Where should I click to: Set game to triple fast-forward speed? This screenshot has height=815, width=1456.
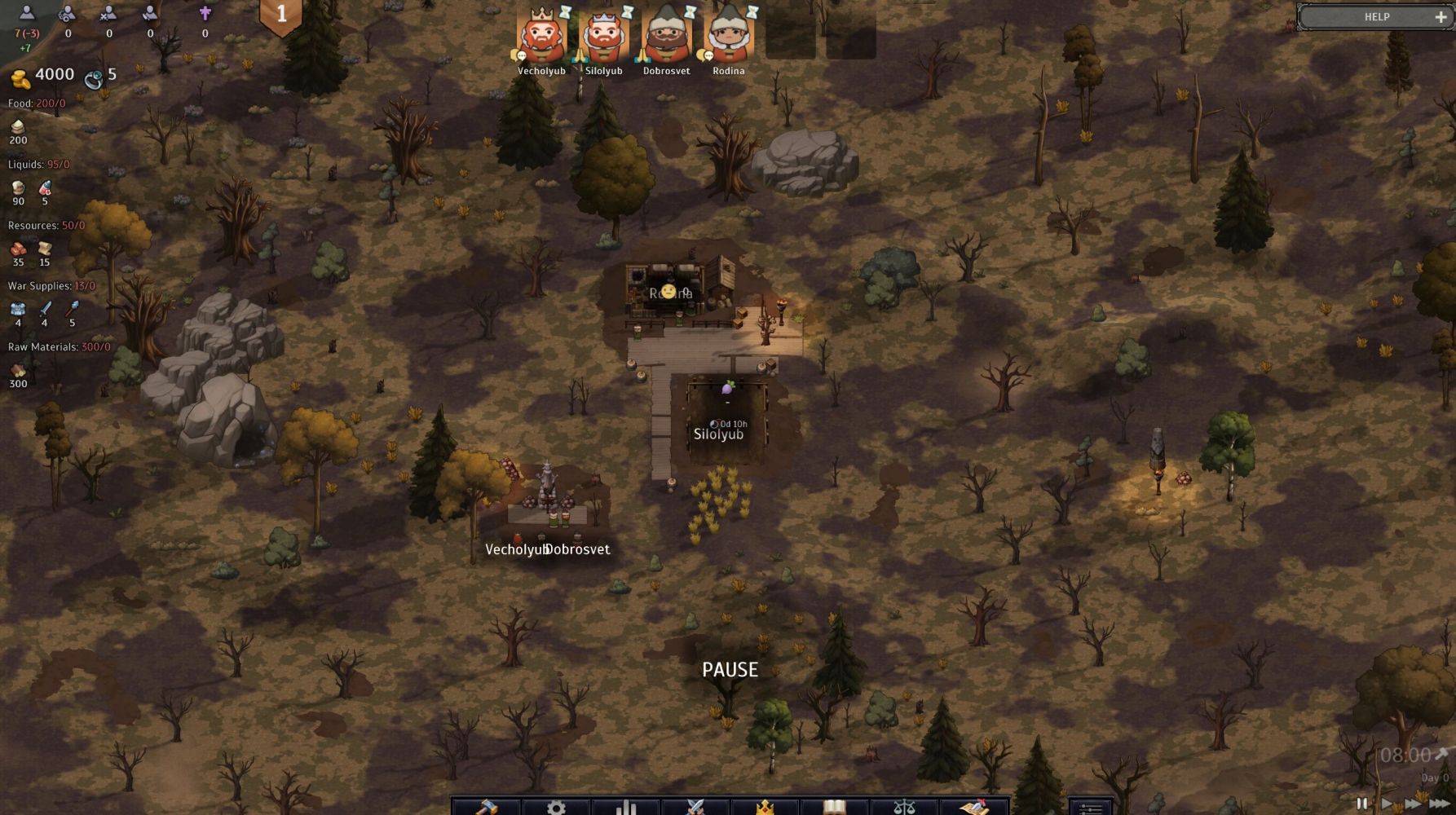tap(1440, 804)
